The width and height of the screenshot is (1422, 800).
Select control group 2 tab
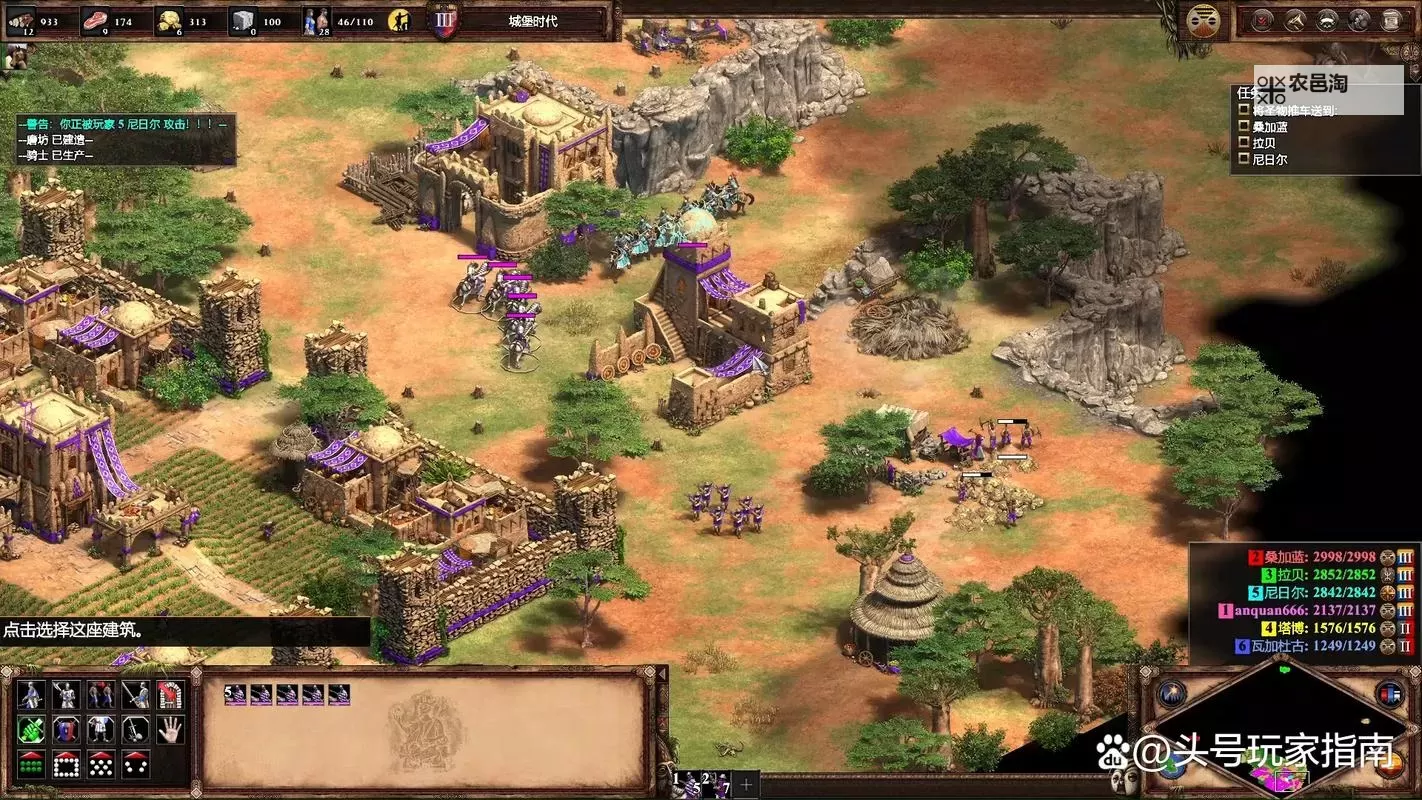[708, 783]
